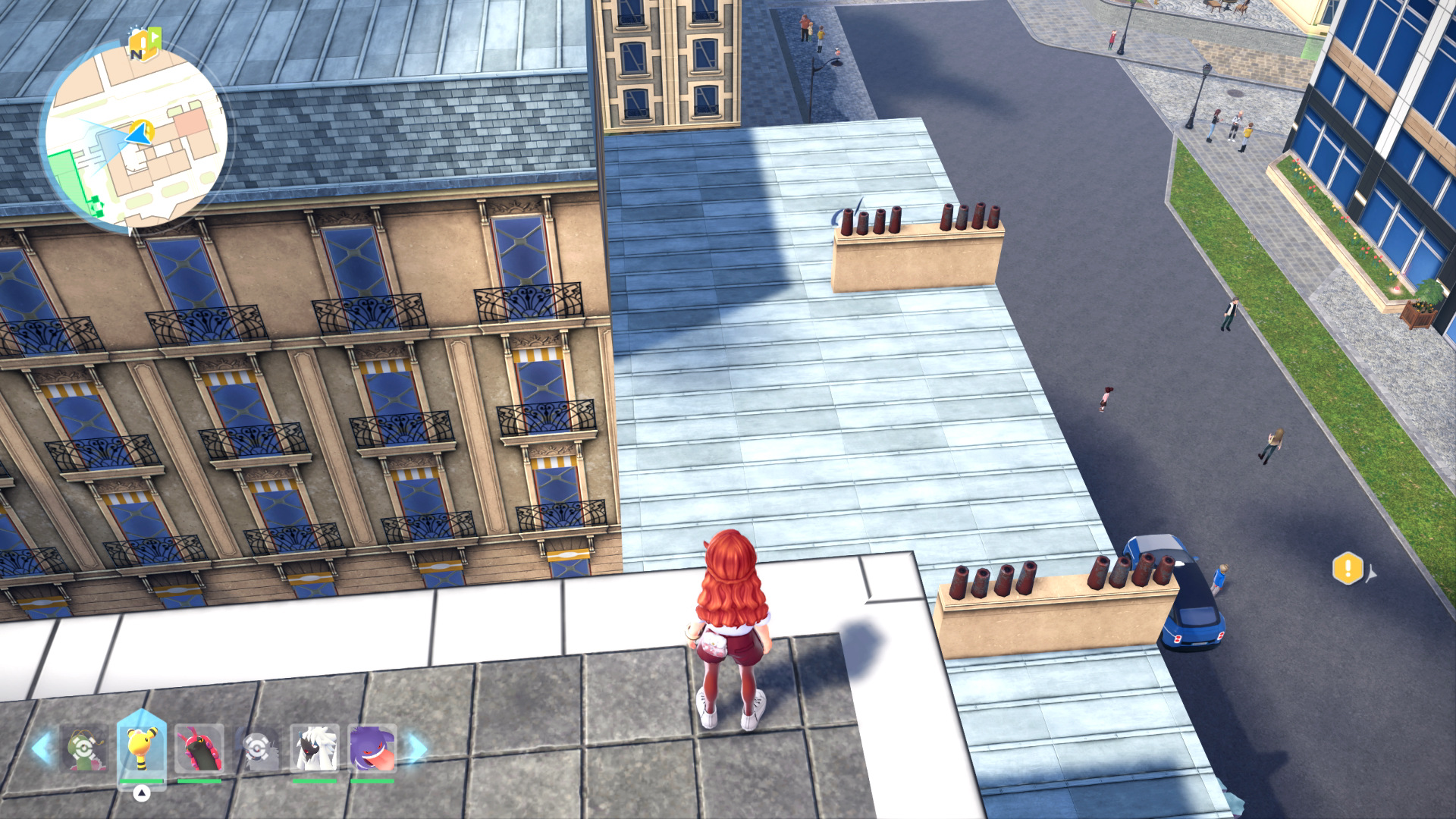Click the left arrow of the party bar
This screenshot has height=819, width=1456.
40,748
